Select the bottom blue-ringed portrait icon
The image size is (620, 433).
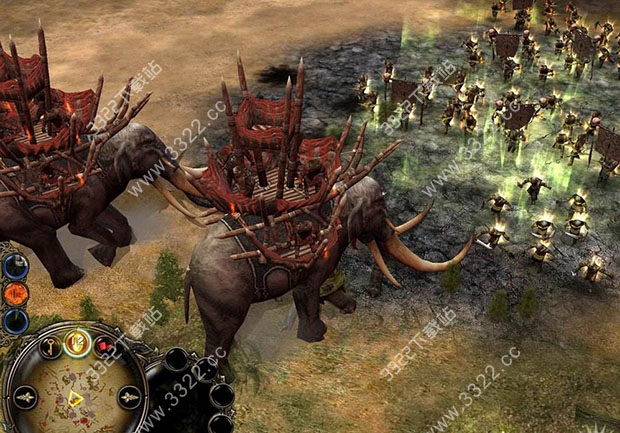15,321
